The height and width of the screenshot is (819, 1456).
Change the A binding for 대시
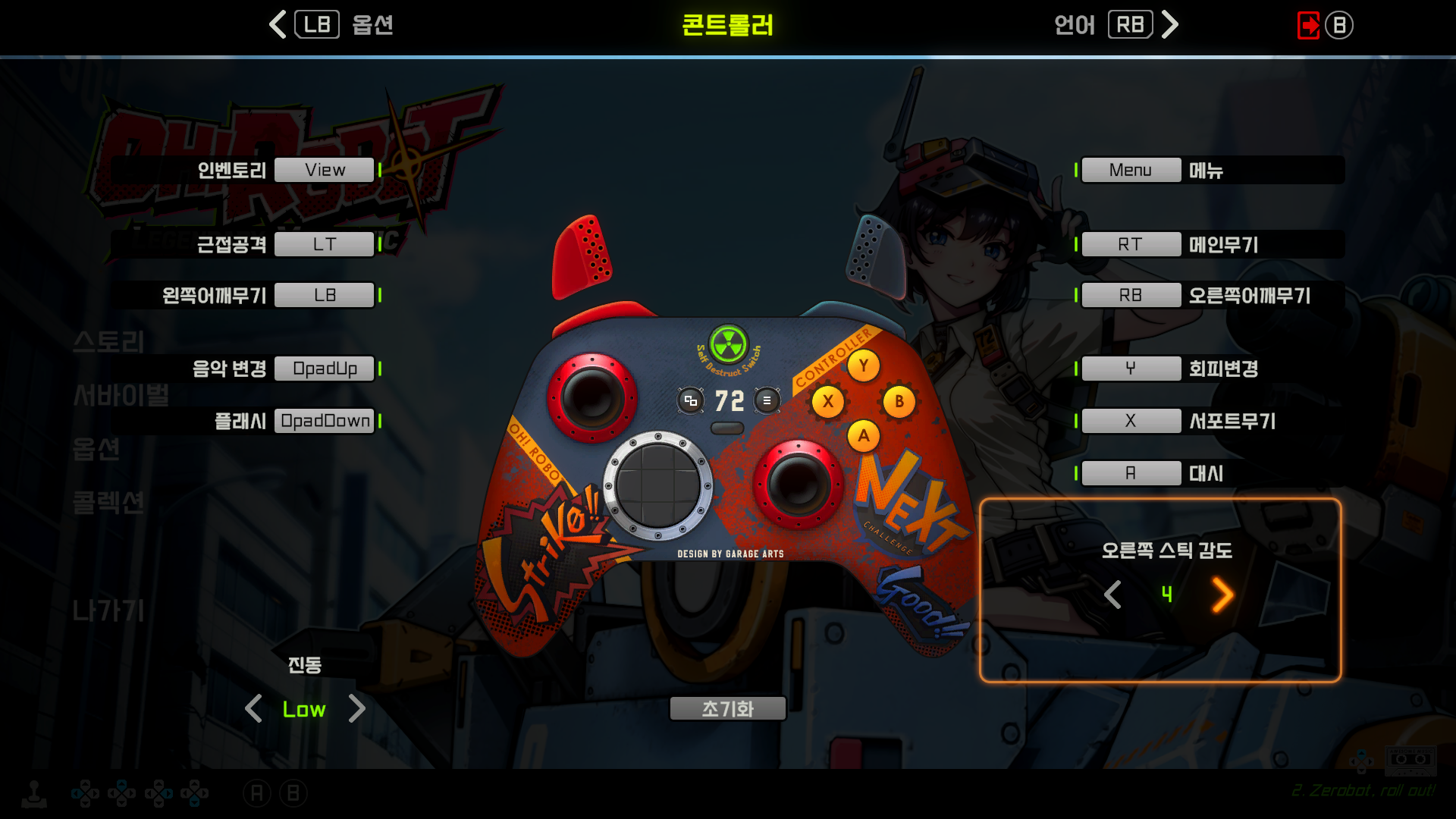(x=1131, y=473)
